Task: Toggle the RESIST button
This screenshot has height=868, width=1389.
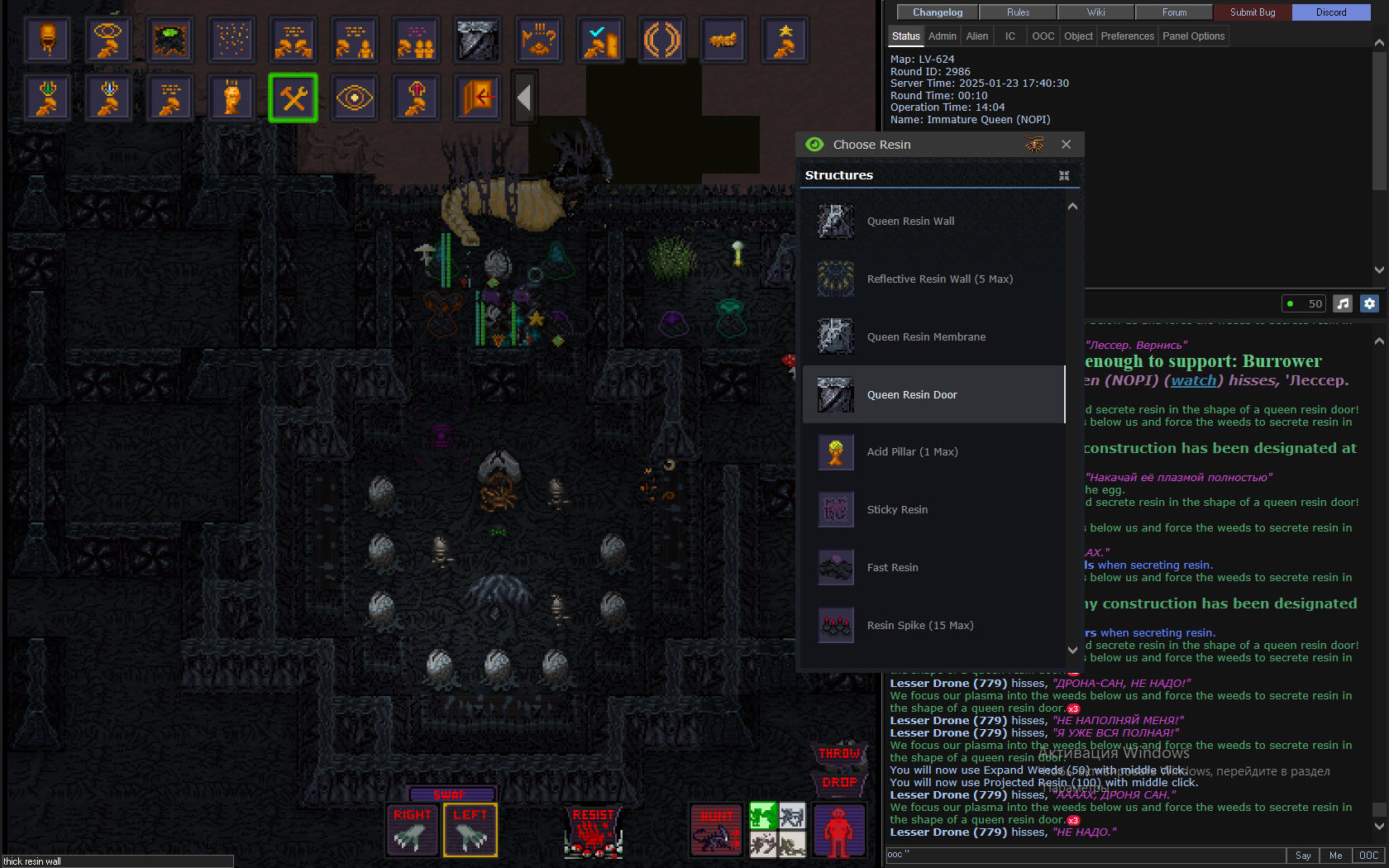Action: click(x=593, y=831)
